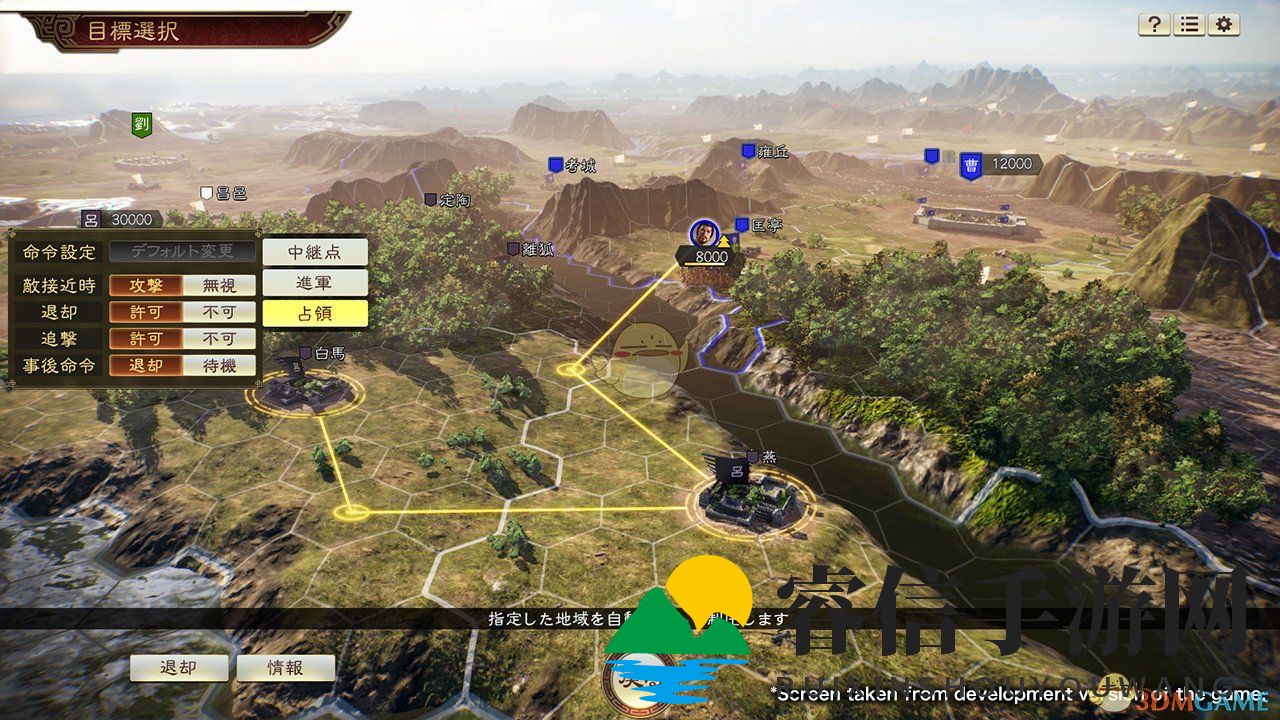
Task: Open the gear settings button
Action: 1224,25
